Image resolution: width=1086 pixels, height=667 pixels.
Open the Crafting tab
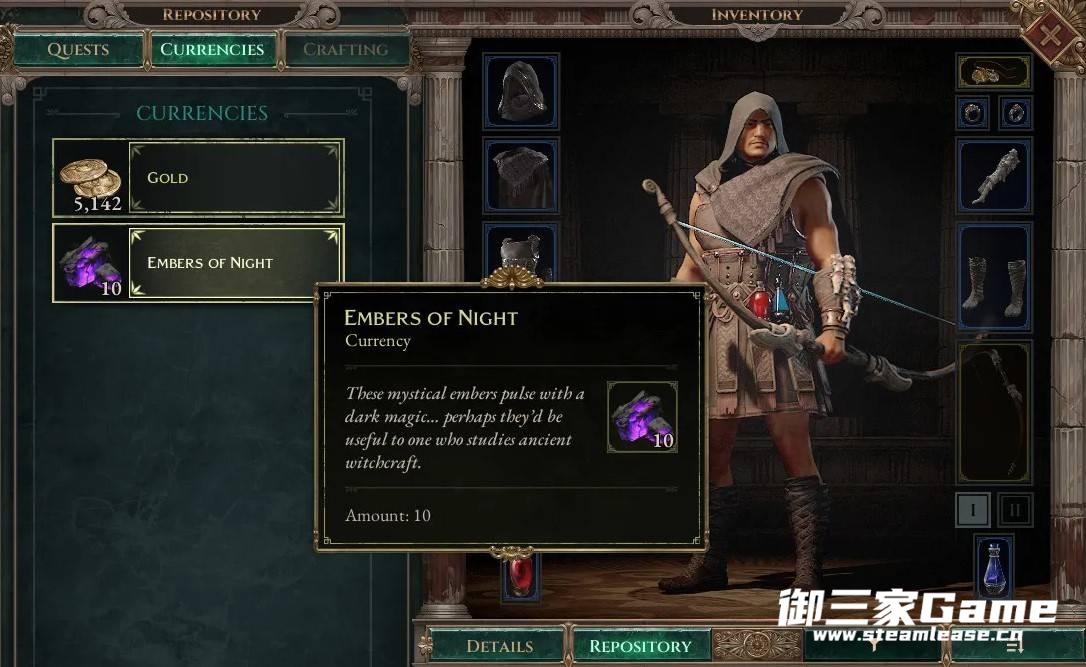point(345,50)
